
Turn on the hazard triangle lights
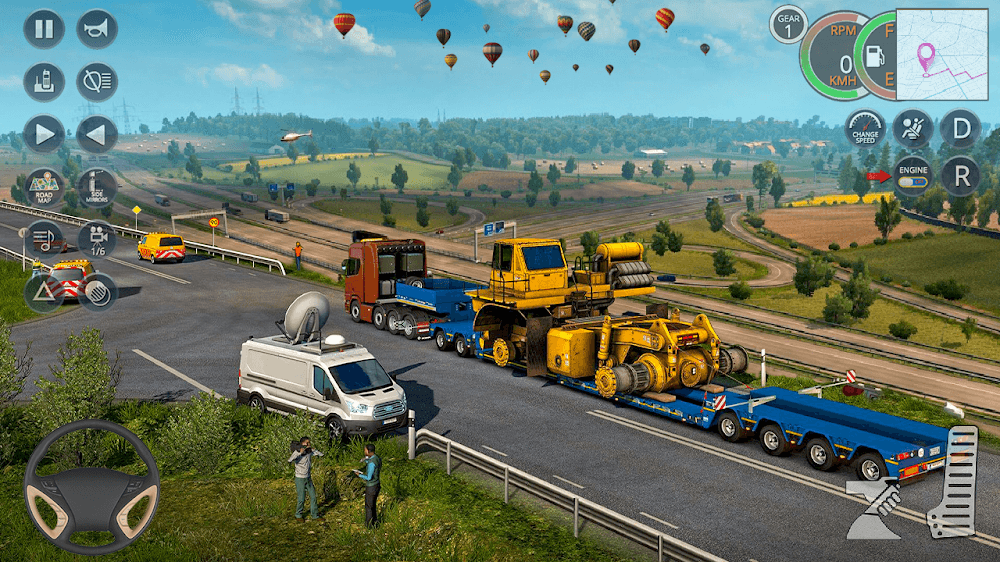44,292
